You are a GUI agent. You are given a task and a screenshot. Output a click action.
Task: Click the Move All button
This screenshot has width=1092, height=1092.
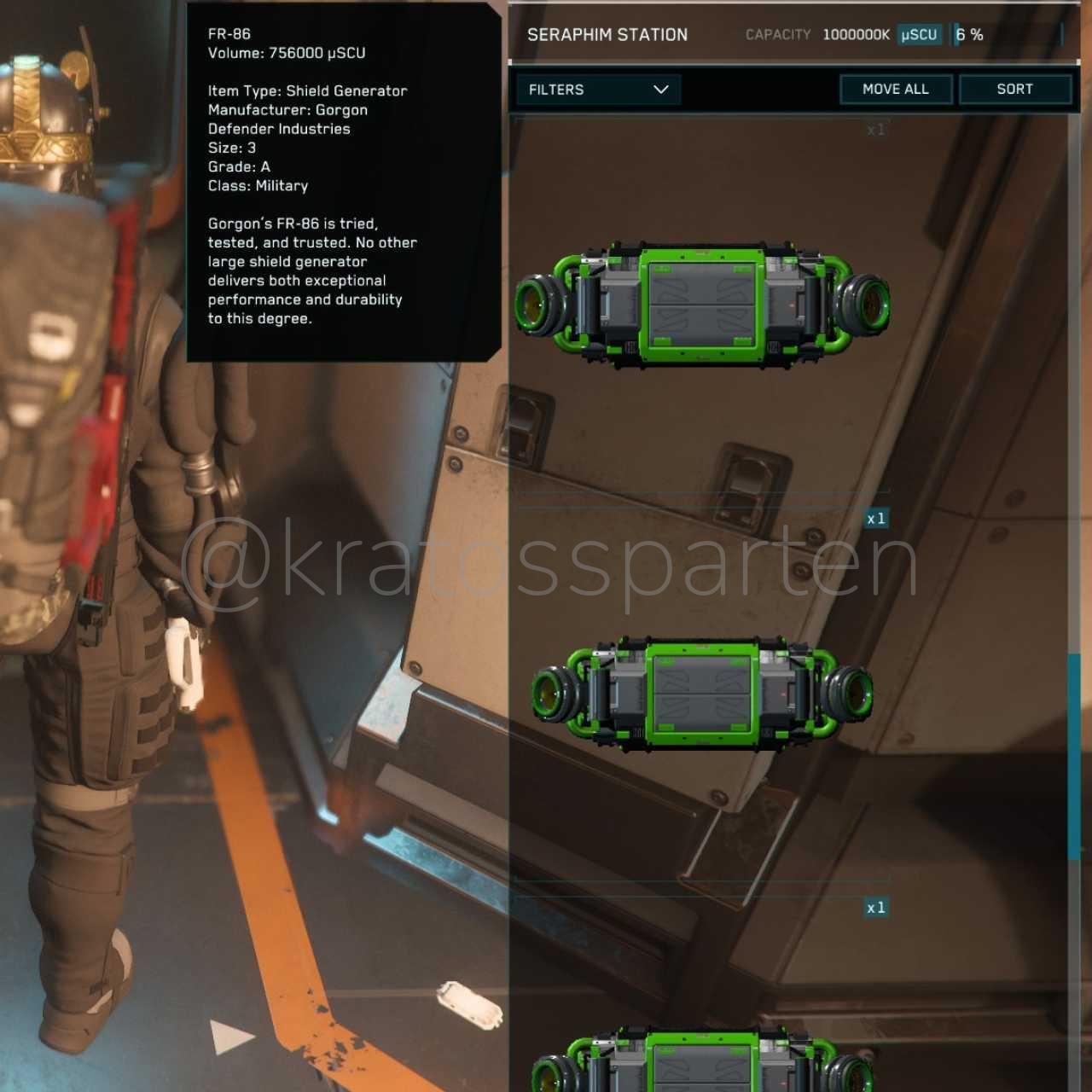pyautogui.click(x=895, y=90)
